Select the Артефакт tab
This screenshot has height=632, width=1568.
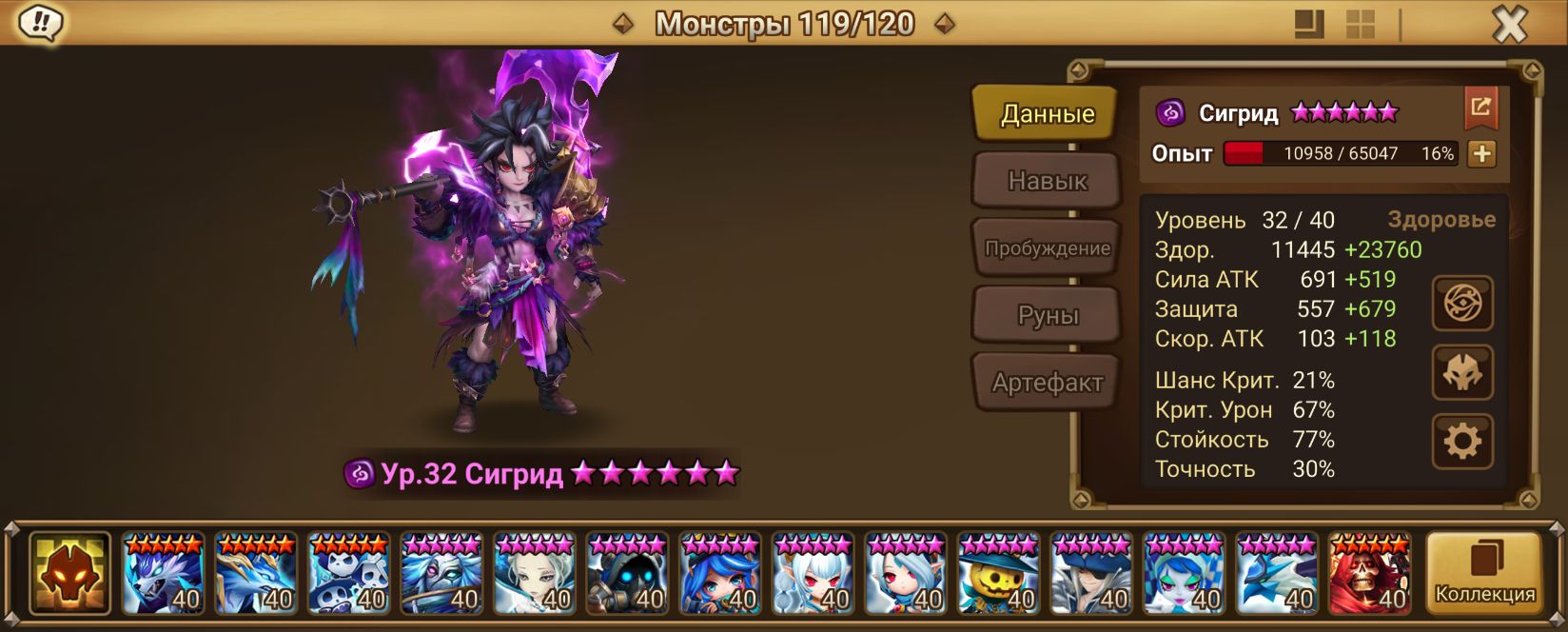pos(1047,383)
